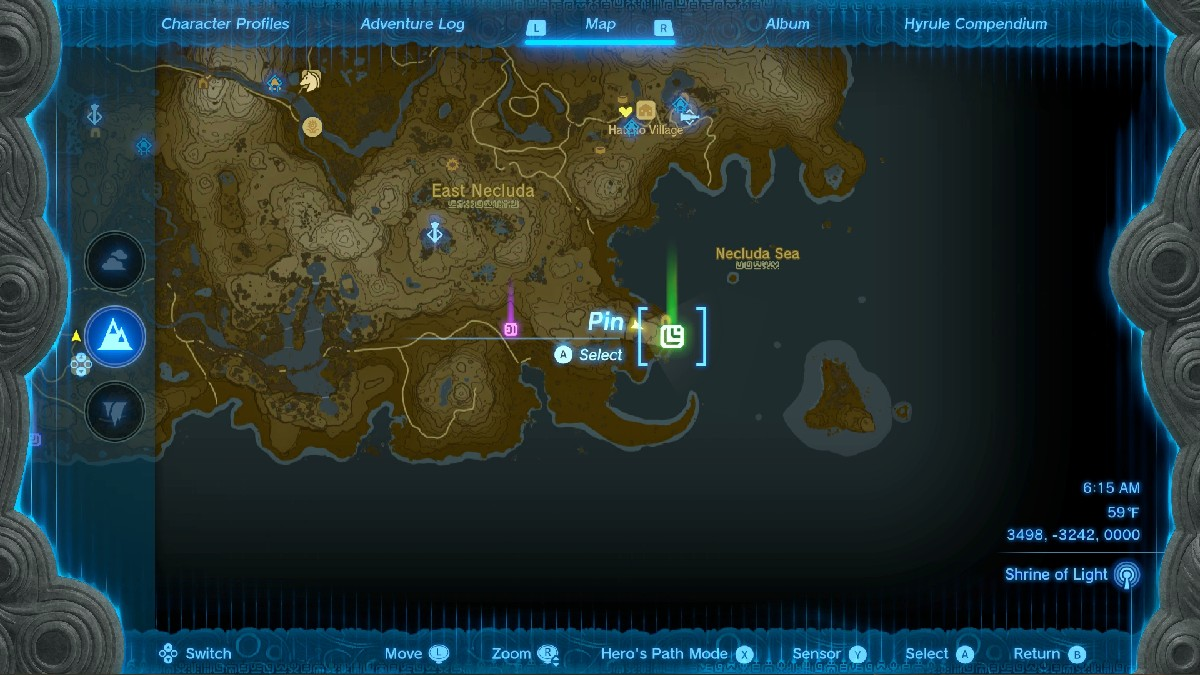Select the horse head stable icon

pos(309,81)
